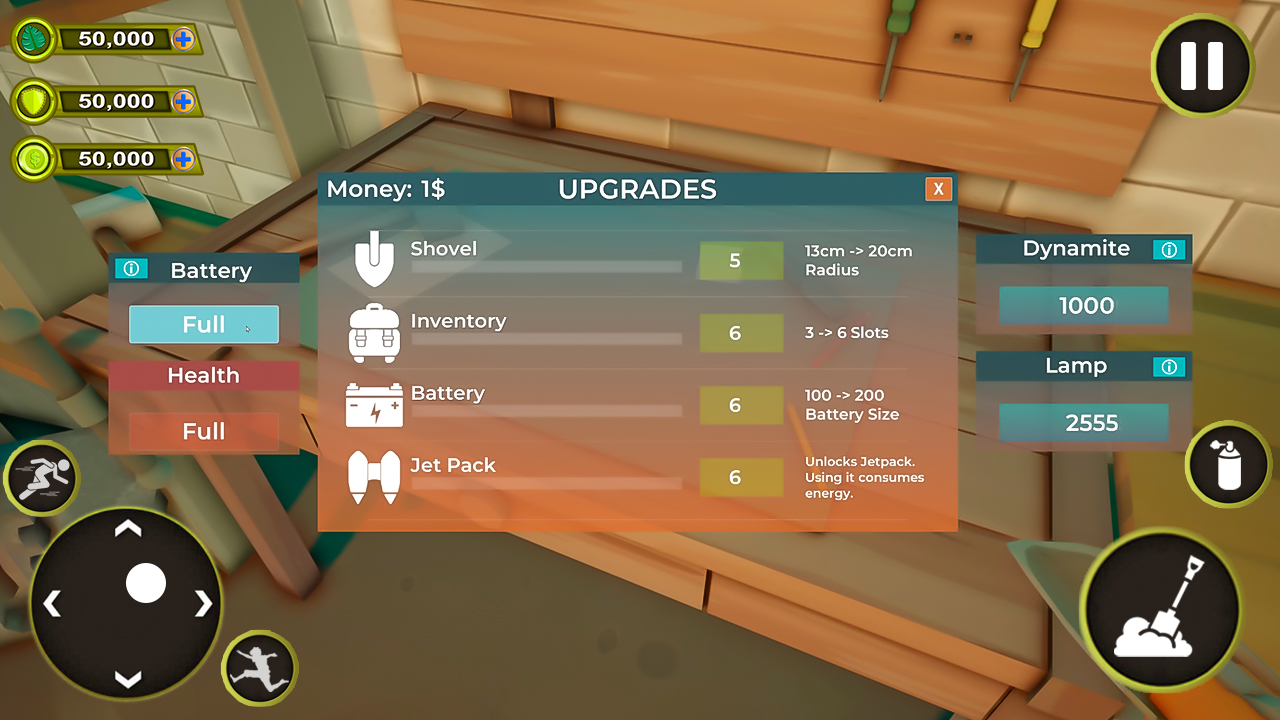Image resolution: width=1280 pixels, height=720 pixels.
Task: Tap the Battery info toggle
Action: [x=131, y=268]
